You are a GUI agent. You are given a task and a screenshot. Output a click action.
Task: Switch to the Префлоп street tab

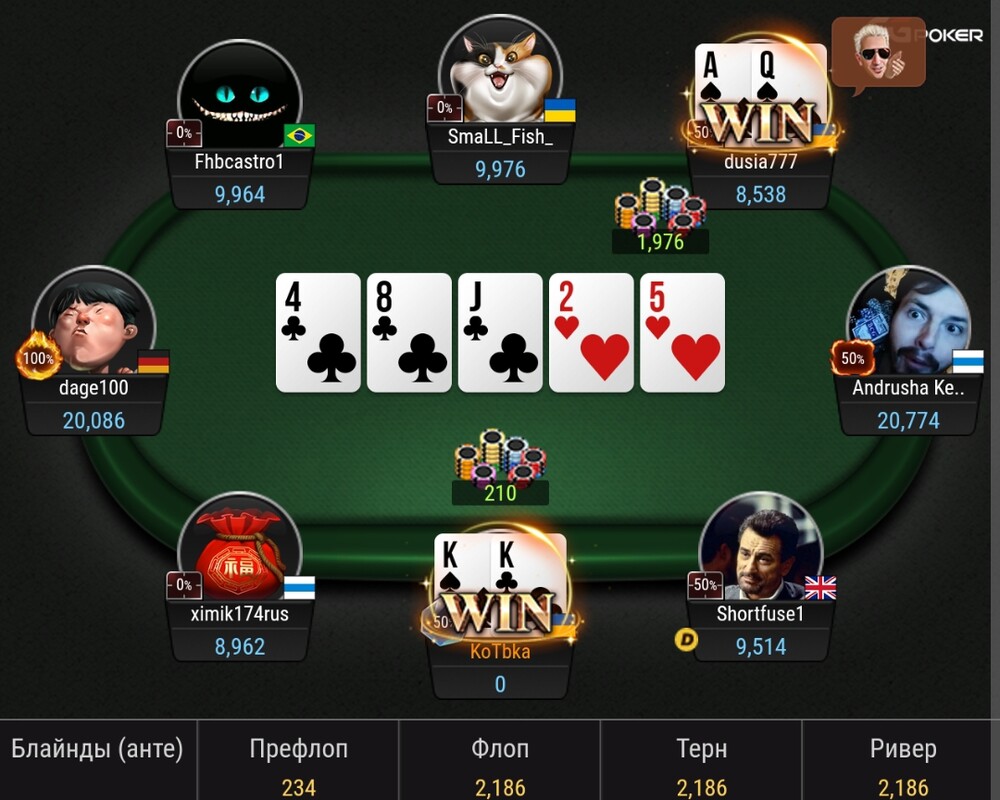(x=298, y=762)
